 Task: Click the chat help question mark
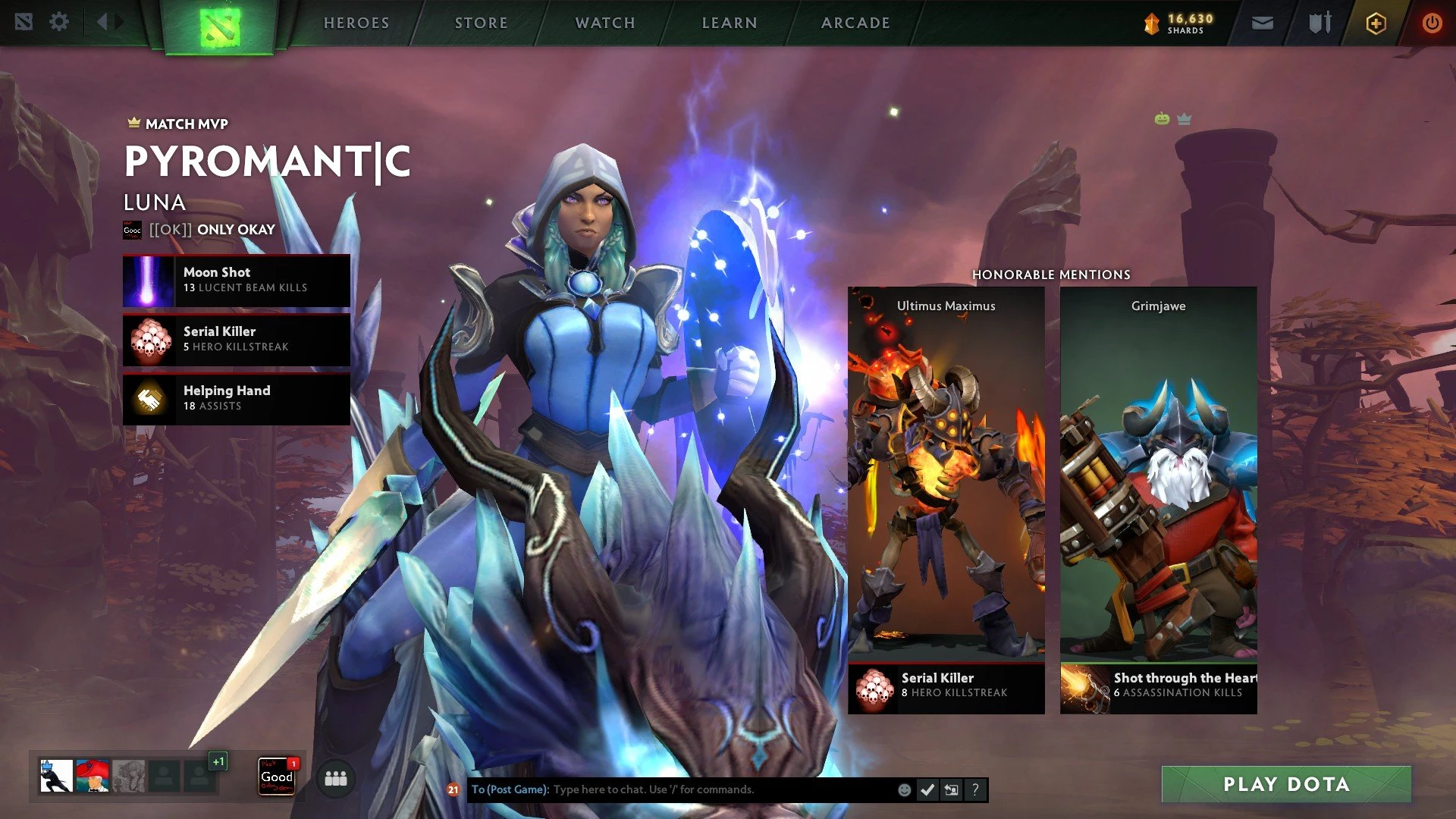tap(975, 790)
